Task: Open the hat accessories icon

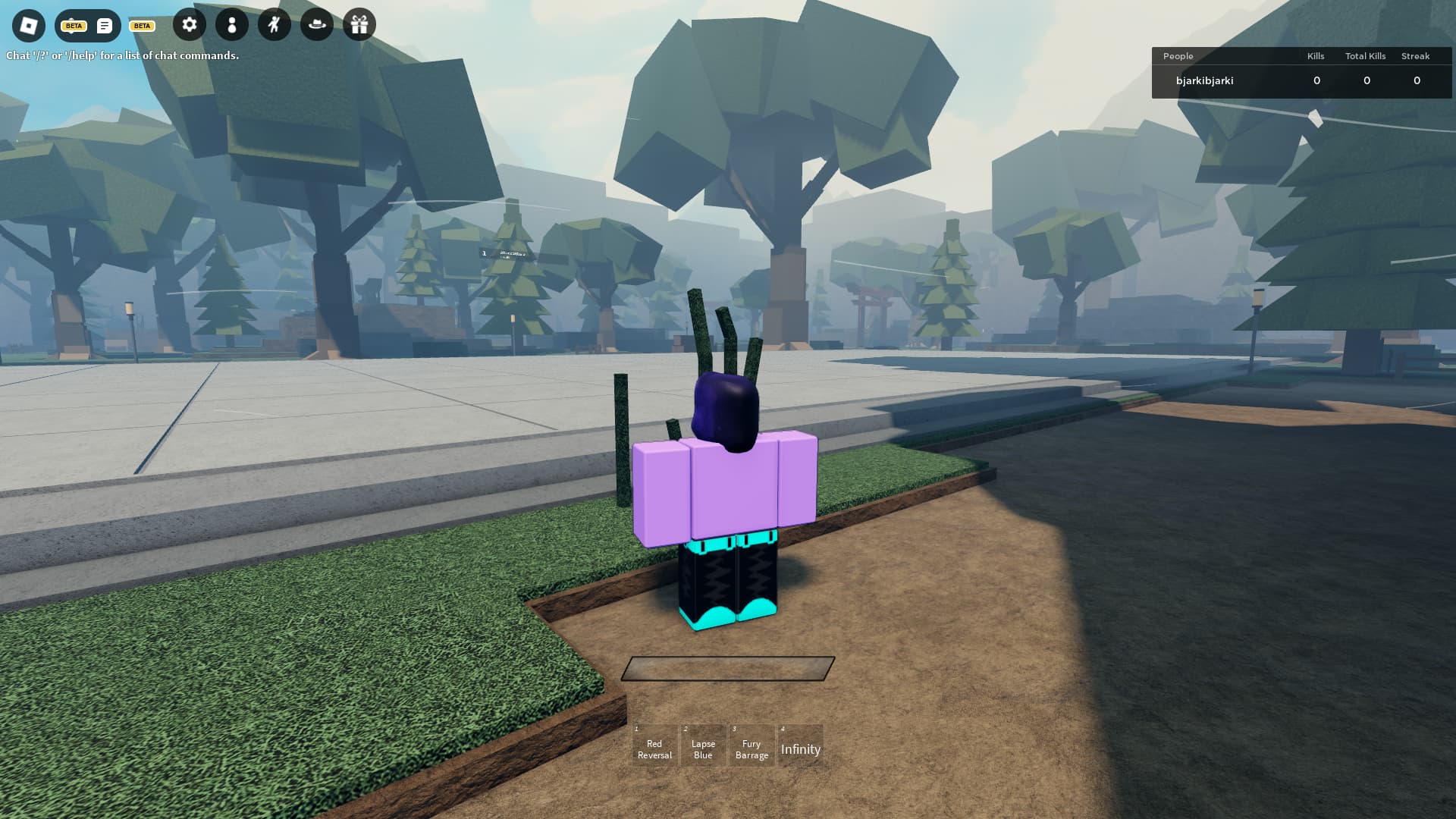Action: tap(316, 25)
